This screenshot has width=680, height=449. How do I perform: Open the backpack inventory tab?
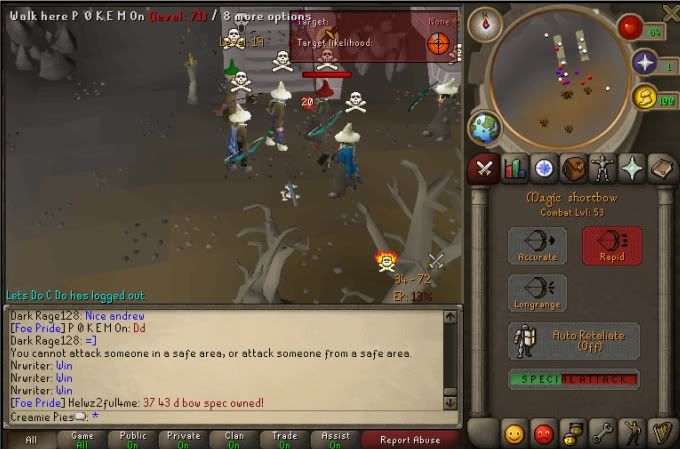coord(573,168)
